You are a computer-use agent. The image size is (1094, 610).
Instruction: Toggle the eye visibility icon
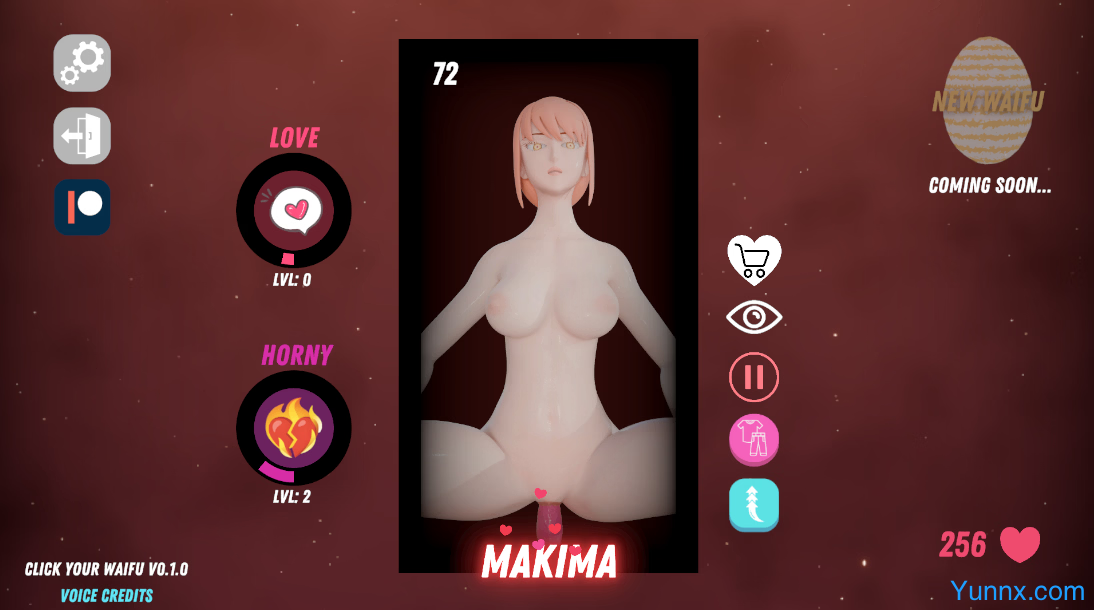754,318
